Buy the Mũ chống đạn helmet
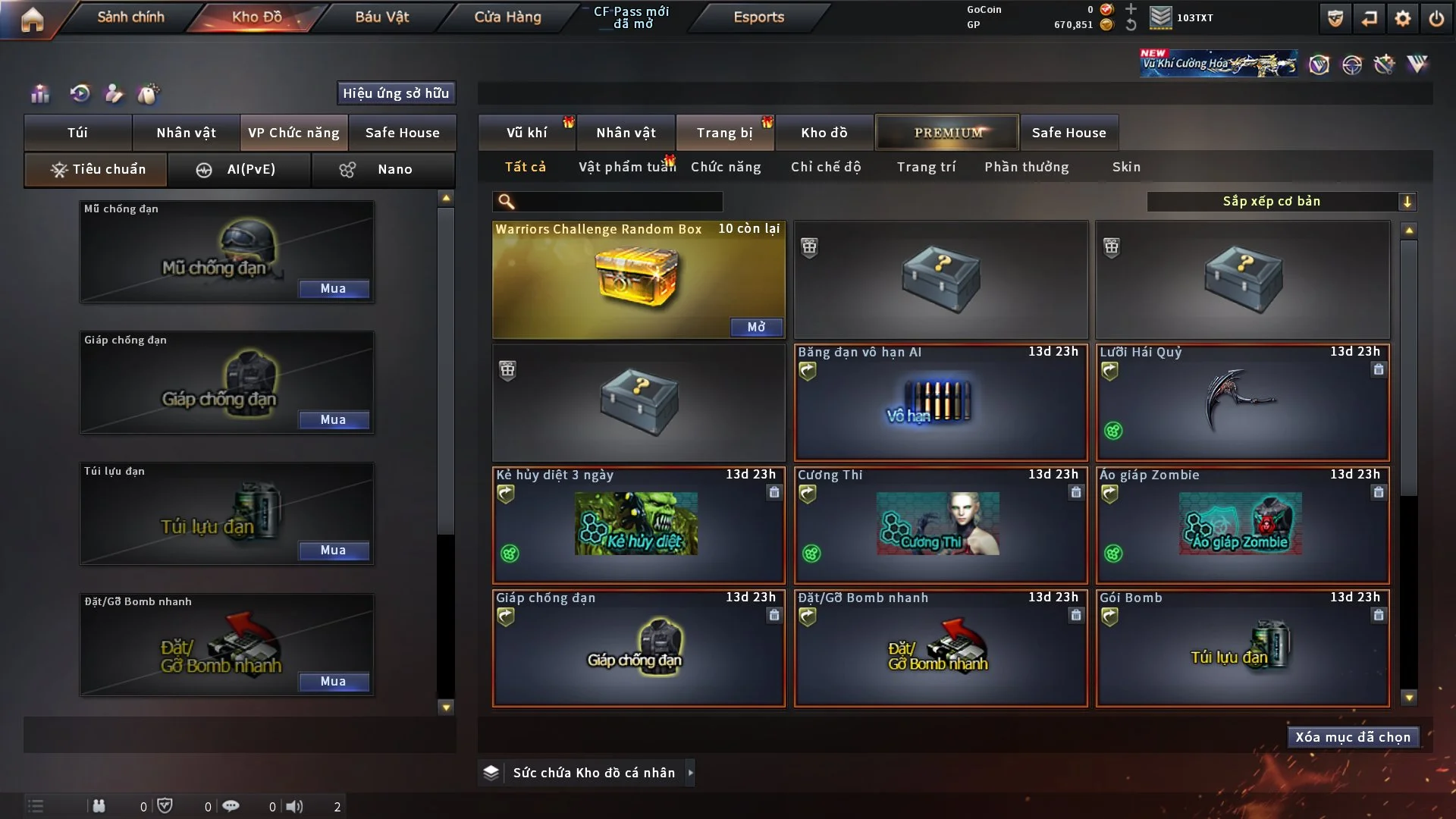The image size is (1456, 819). tap(333, 289)
